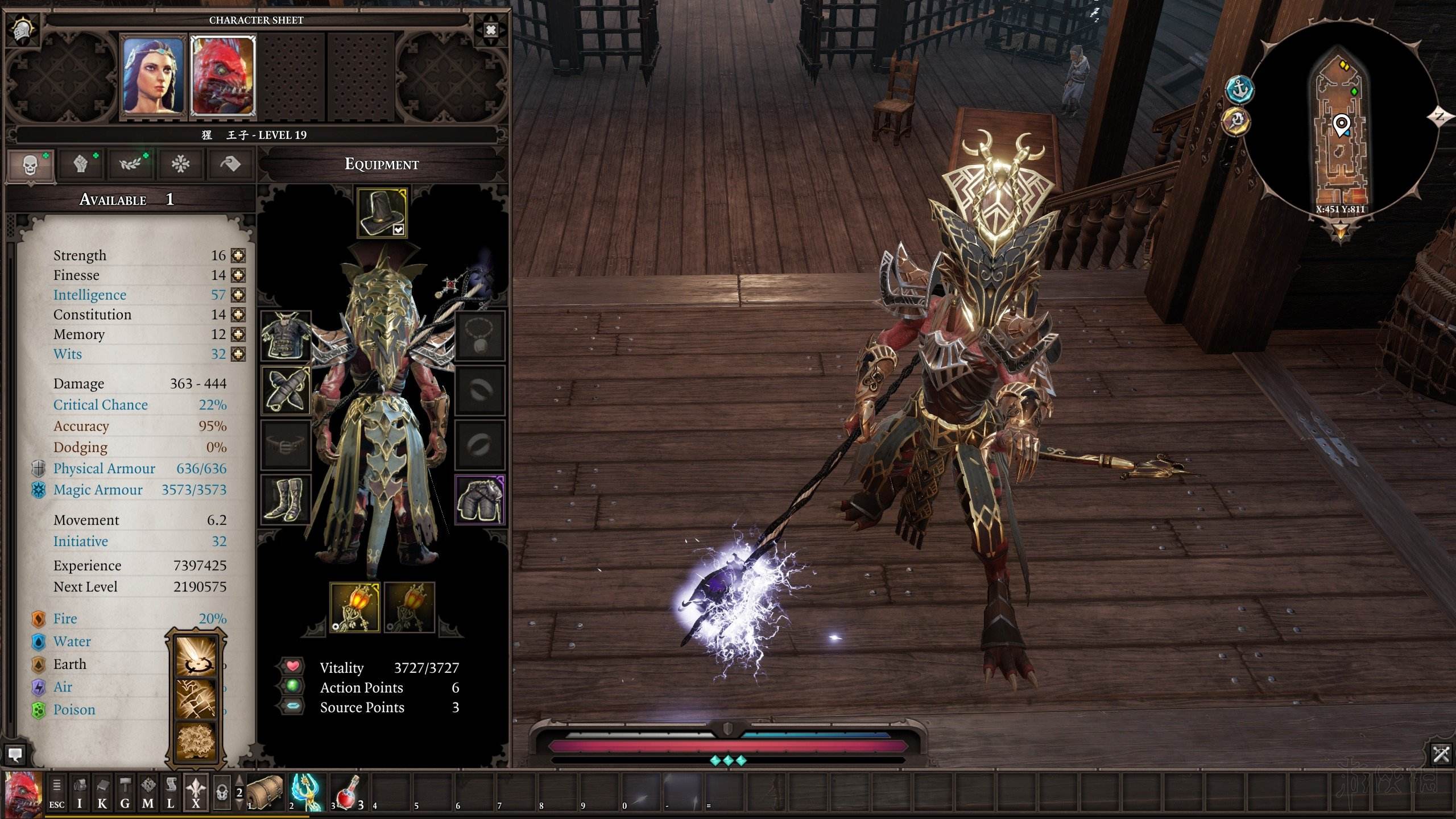
Task: Click the anchor icon beside minimap
Action: coord(1239,89)
